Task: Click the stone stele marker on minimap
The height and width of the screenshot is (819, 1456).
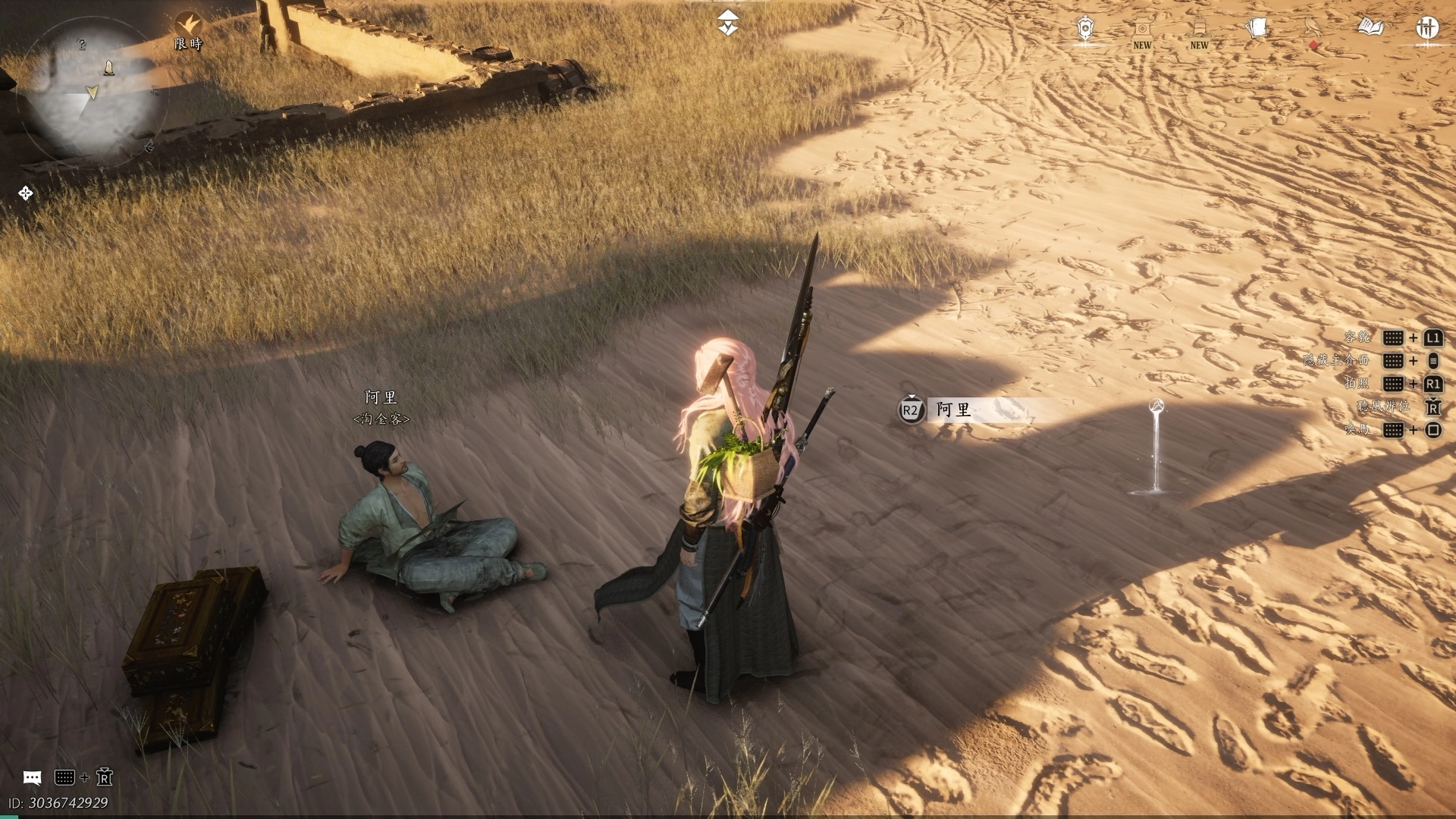Action: tap(109, 68)
